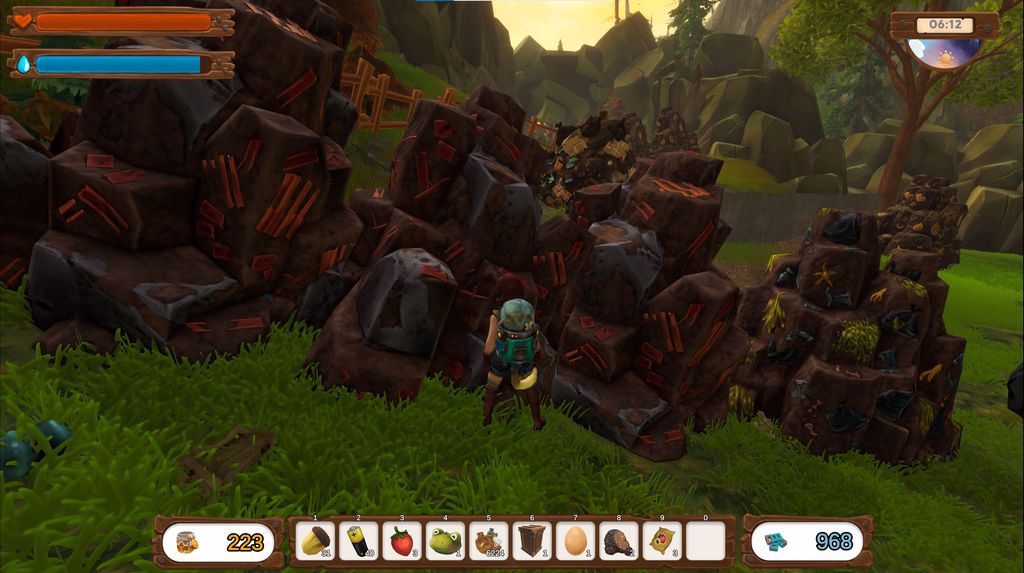Choose the wooden crate hotbar slot
This screenshot has height=573, width=1024.
click(x=532, y=541)
